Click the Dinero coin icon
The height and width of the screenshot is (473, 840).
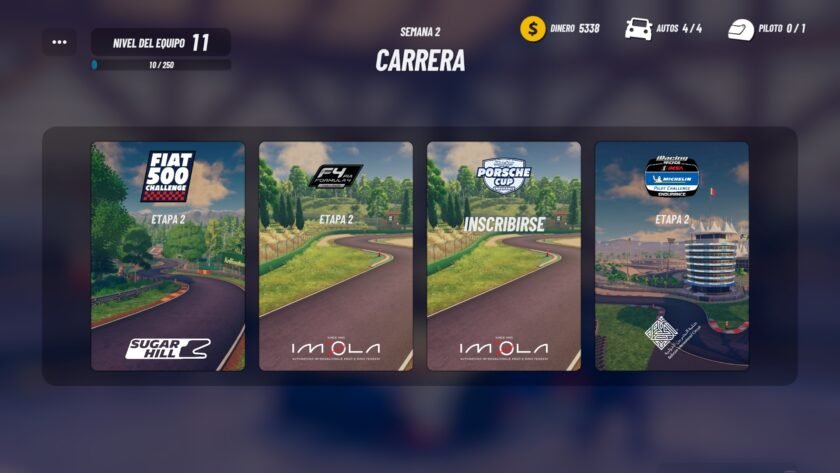pyautogui.click(x=533, y=28)
